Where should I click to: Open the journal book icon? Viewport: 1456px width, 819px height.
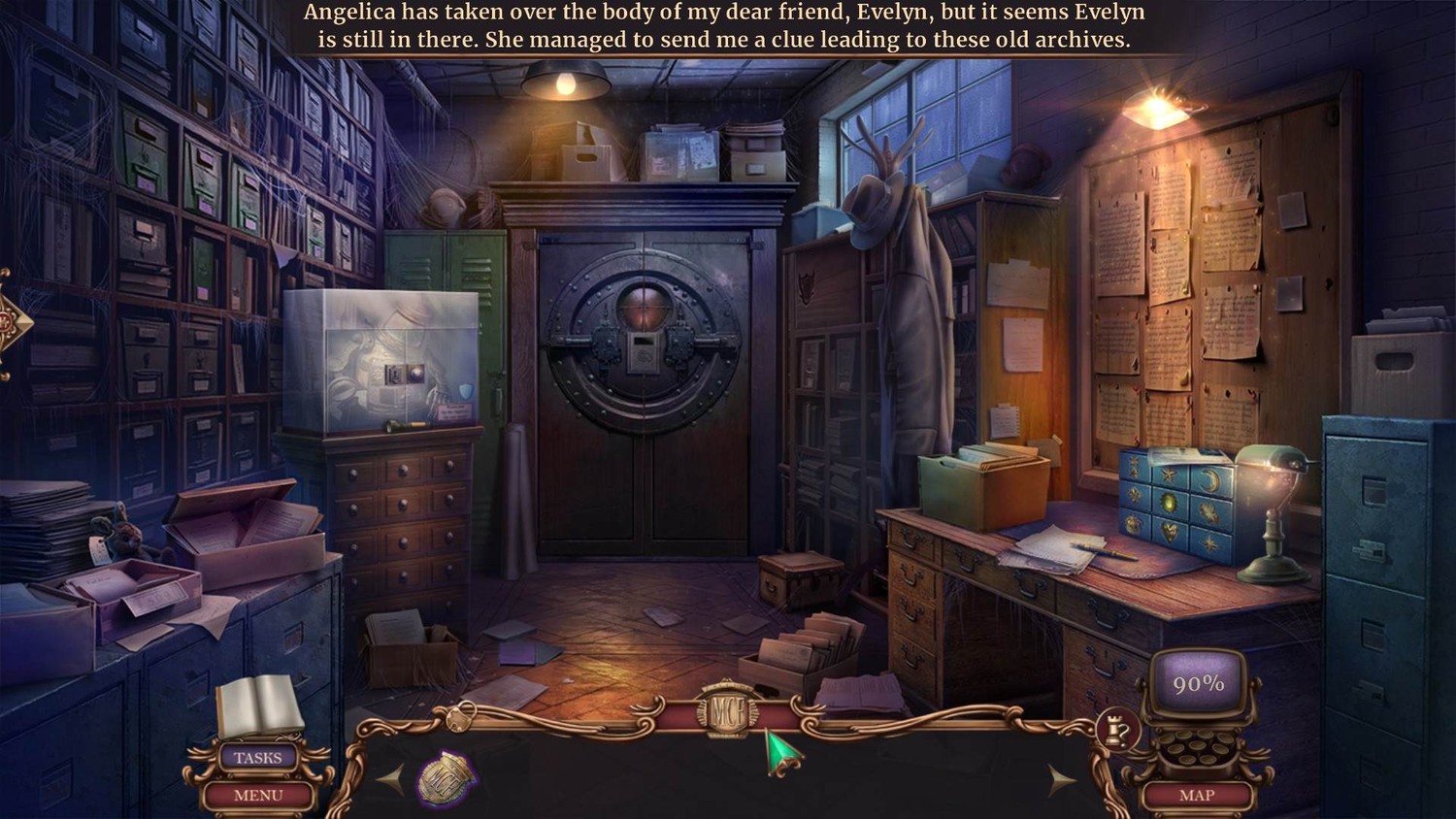pos(258,705)
